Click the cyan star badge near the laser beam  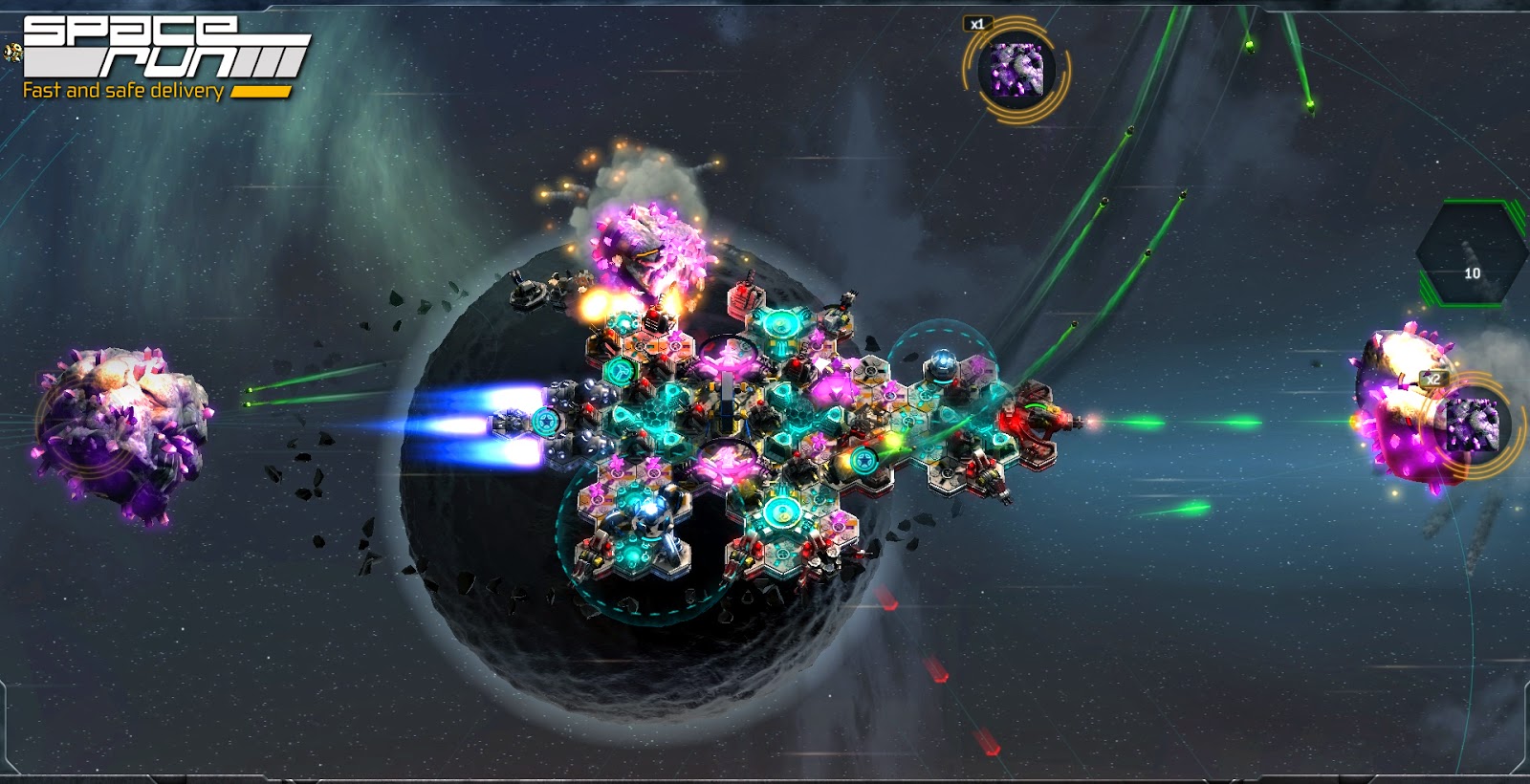point(863,459)
